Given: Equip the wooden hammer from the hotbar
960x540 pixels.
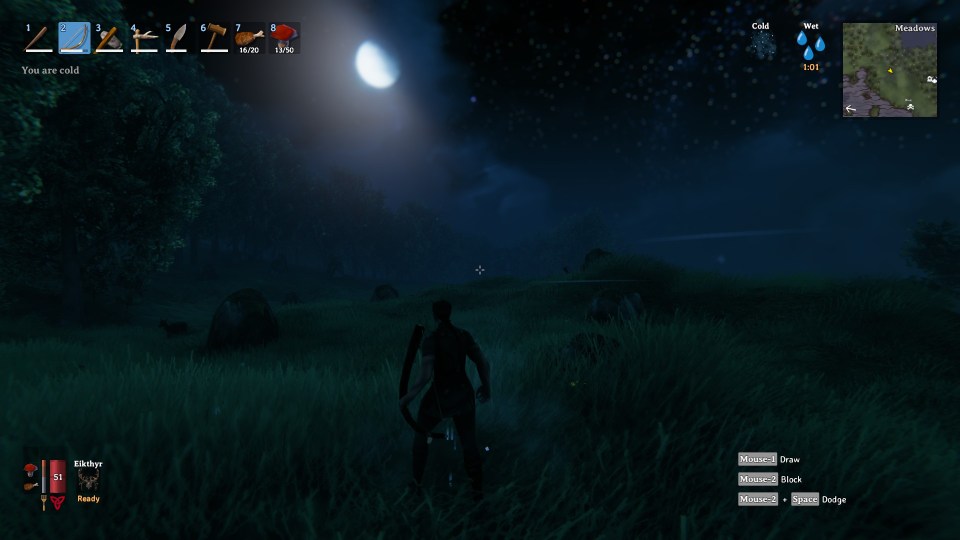Looking at the screenshot, I should point(214,38).
